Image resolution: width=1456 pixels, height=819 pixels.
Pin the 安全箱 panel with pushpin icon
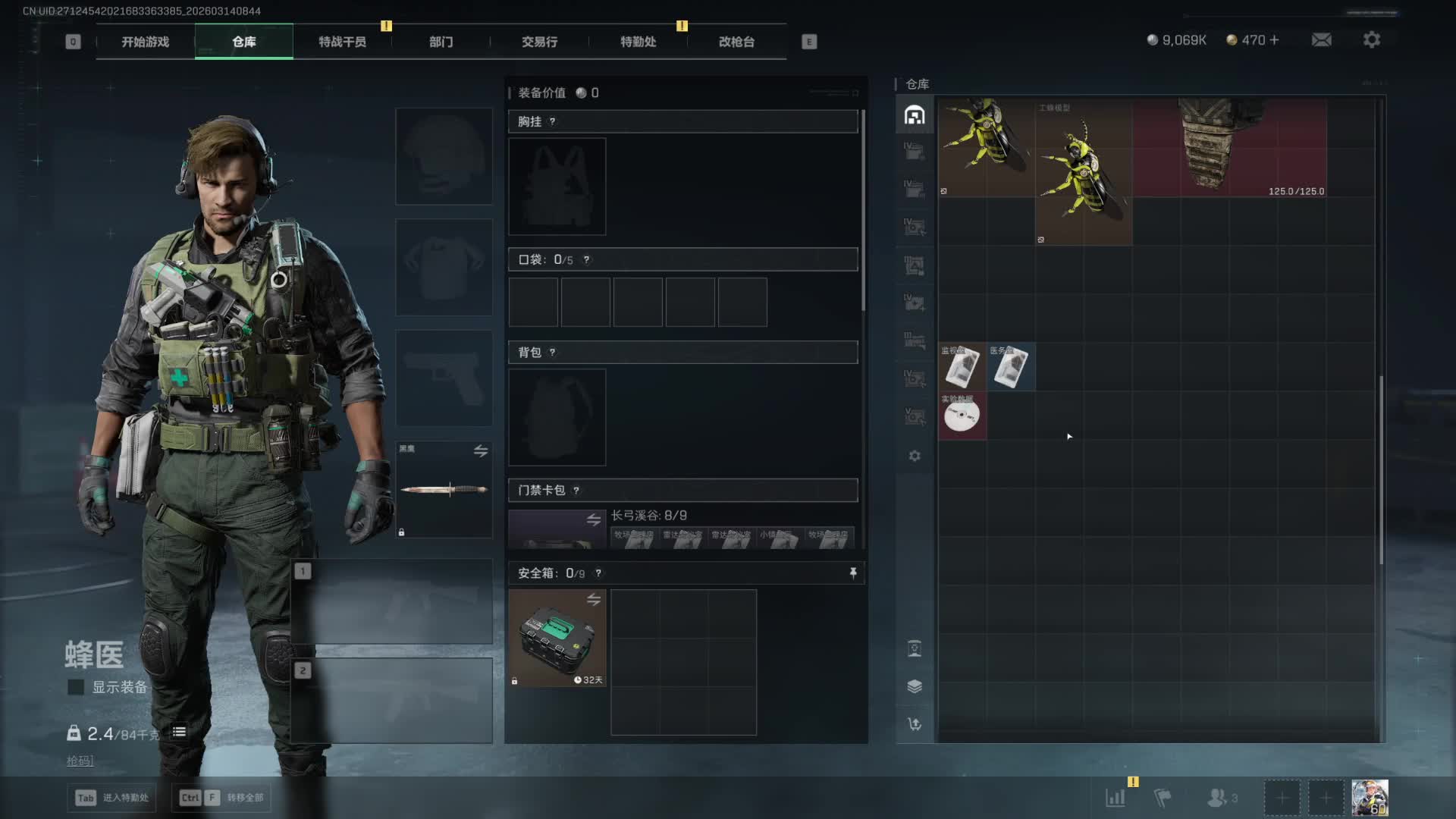click(x=853, y=573)
